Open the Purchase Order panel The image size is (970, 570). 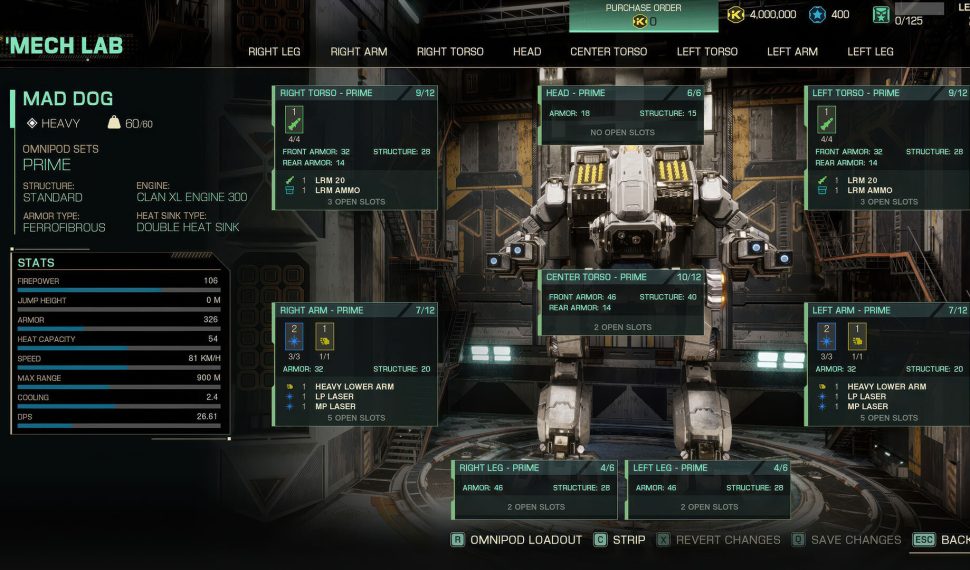[643, 15]
